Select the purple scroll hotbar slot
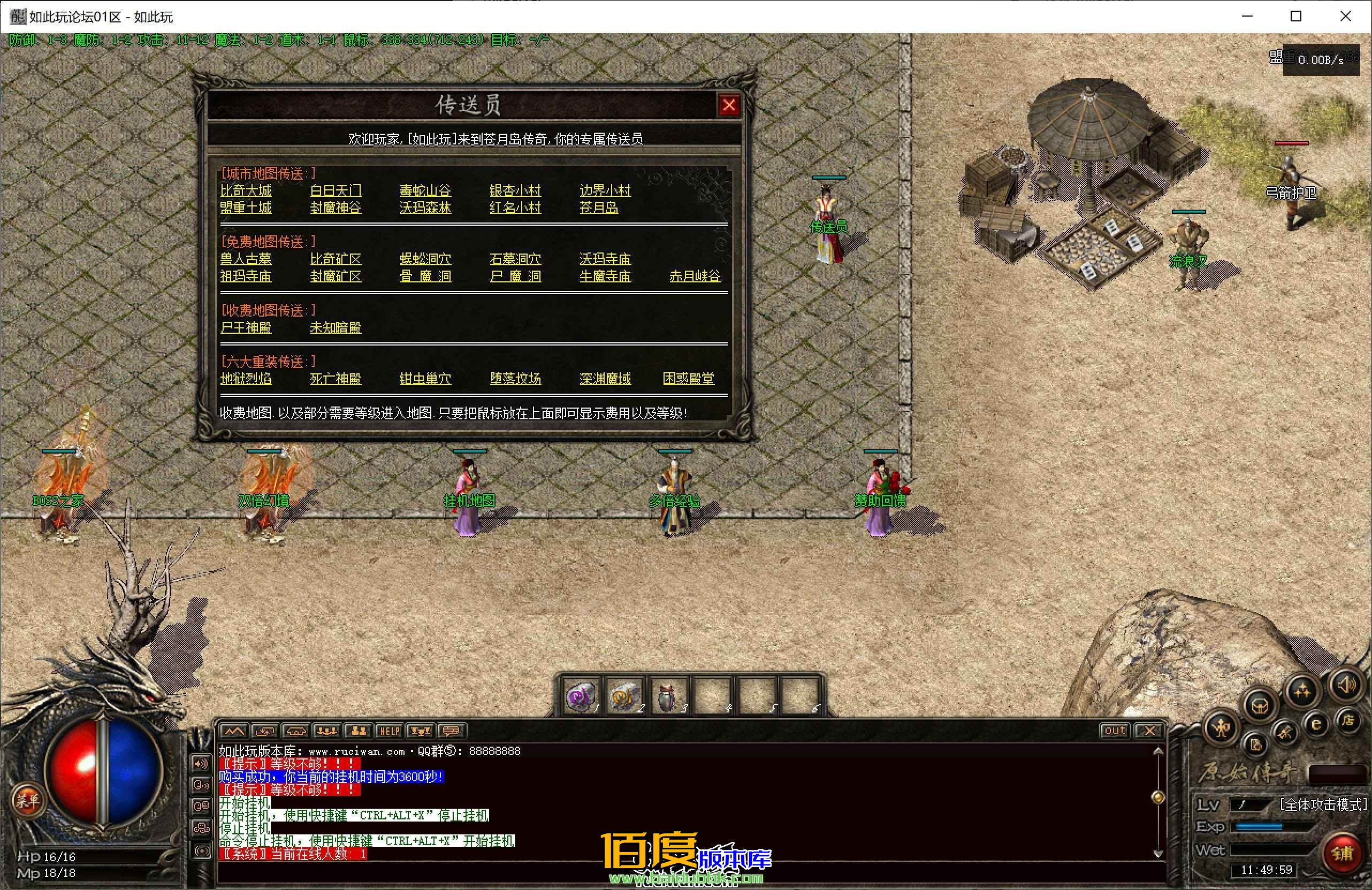This screenshot has height=890, width=1372. click(x=580, y=696)
